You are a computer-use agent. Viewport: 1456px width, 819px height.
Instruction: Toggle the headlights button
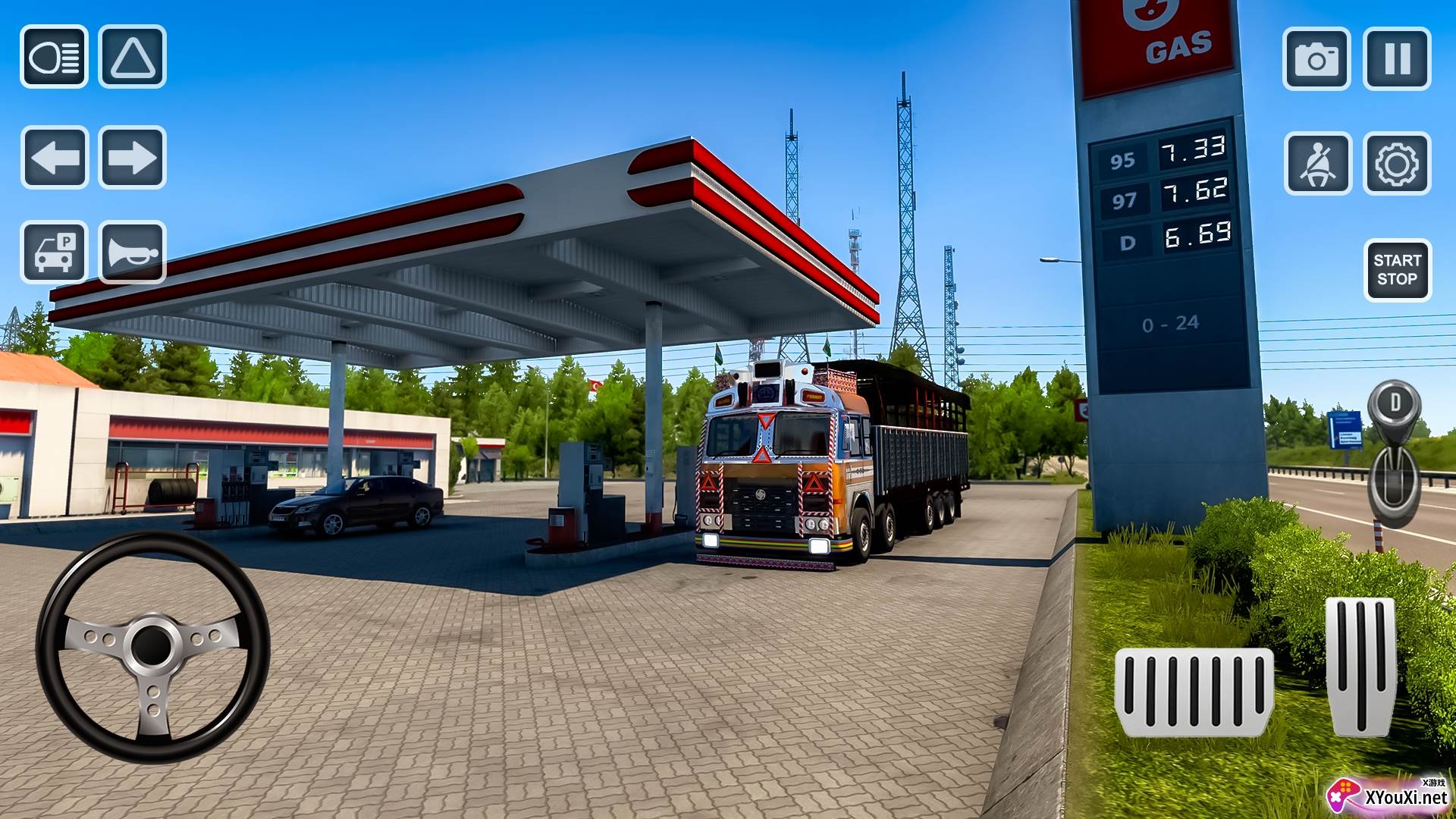(x=54, y=57)
